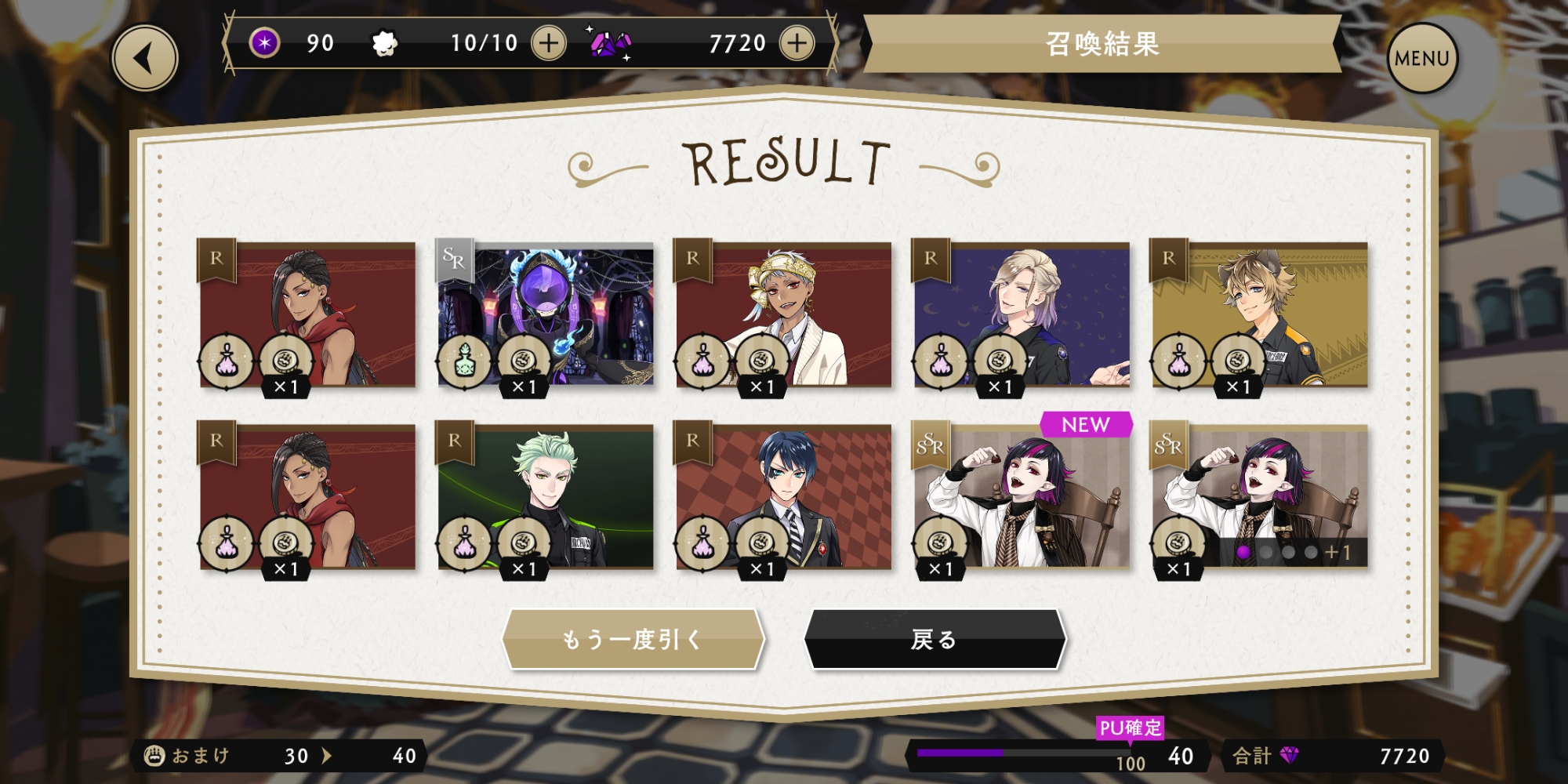1568x784 pixels.
Task: Open the MENU button
Action: pyautogui.click(x=1421, y=58)
